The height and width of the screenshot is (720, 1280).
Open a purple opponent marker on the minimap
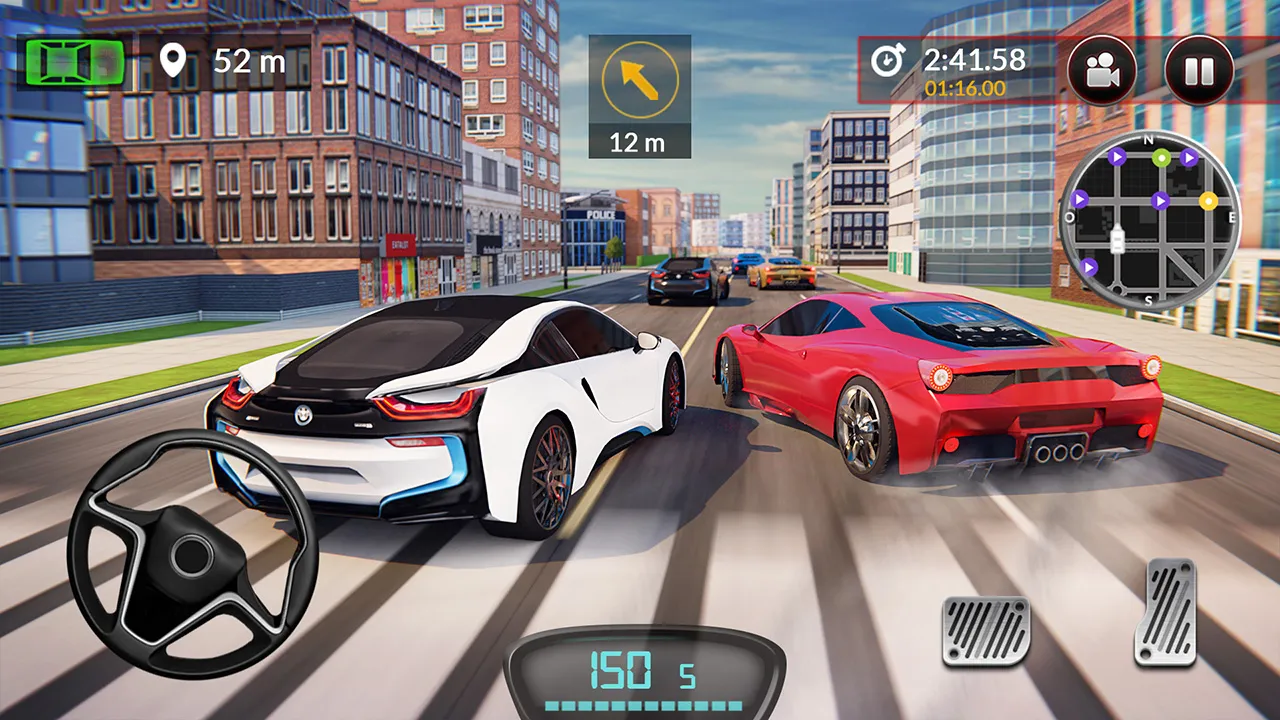[x=1160, y=201]
